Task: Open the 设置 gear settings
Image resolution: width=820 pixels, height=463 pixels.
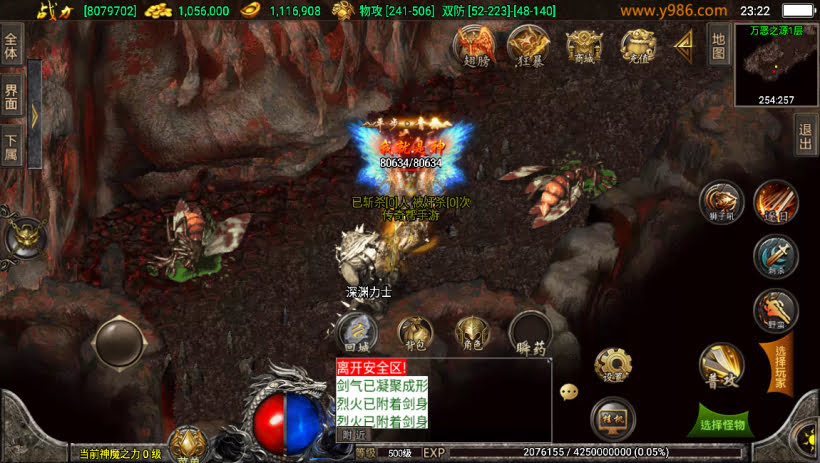Action: point(613,366)
